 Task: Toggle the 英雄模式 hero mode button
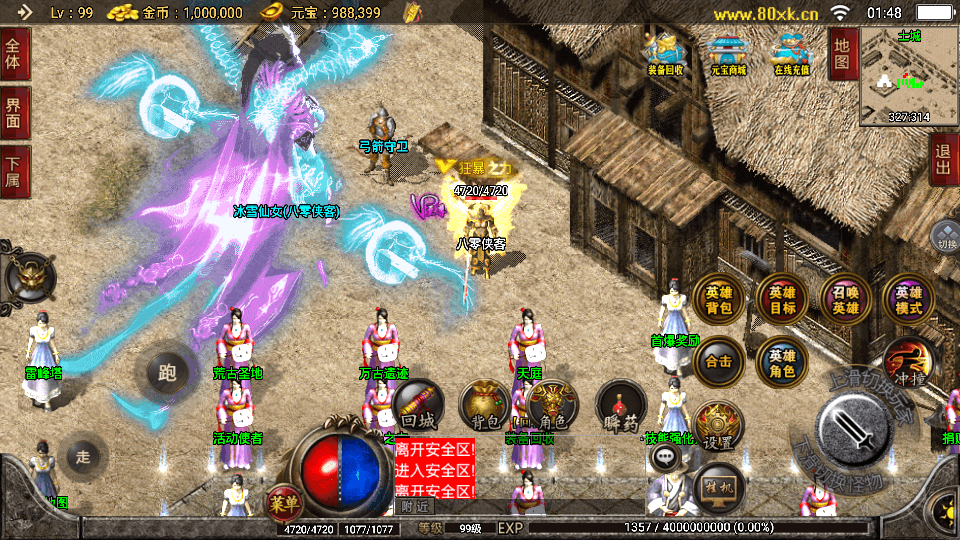[908, 300]
